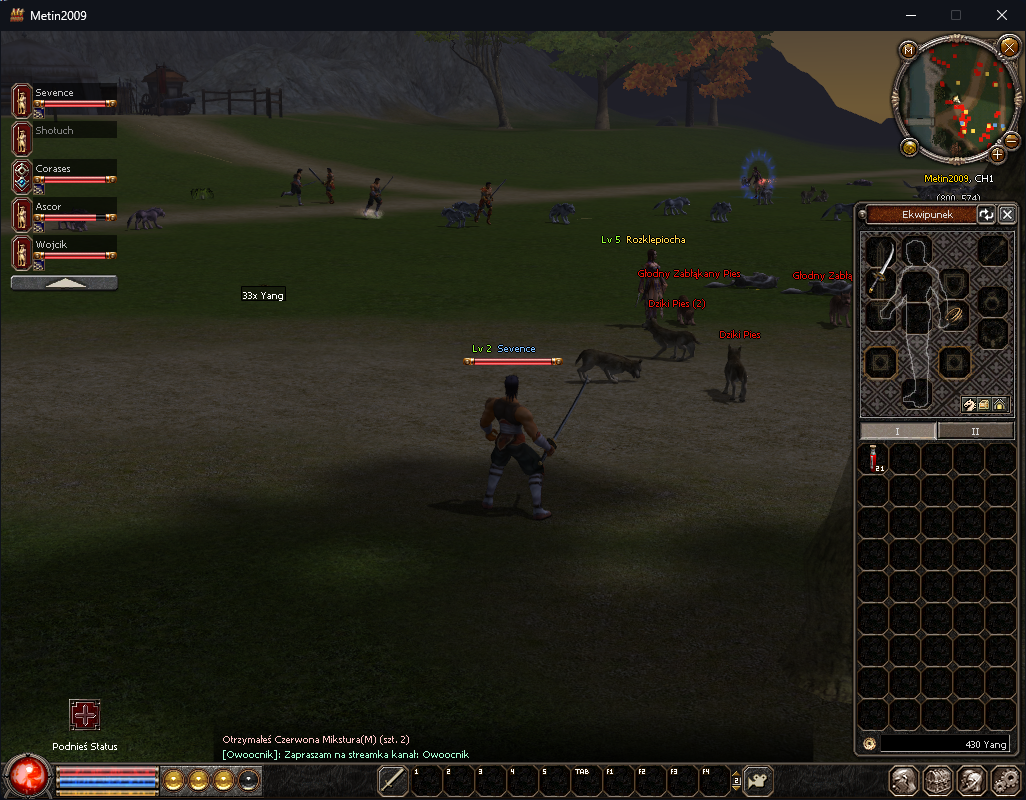The image size is (1026, 800).
Task: Click the equipment swap arrows button
Action: pos(987,215)
